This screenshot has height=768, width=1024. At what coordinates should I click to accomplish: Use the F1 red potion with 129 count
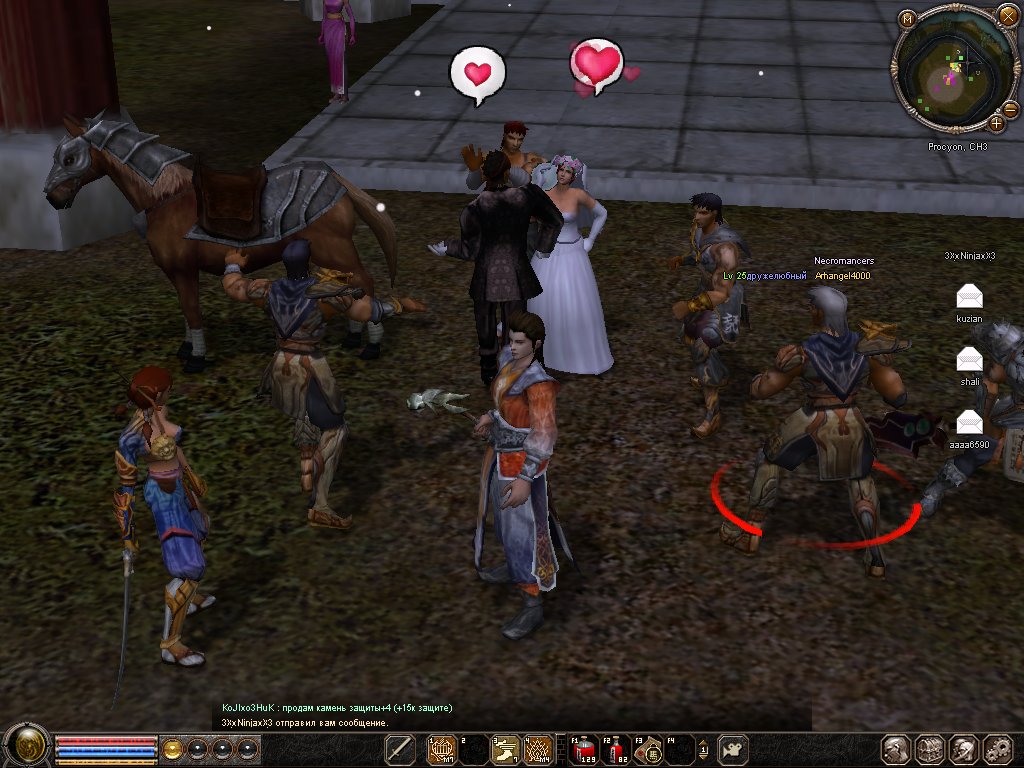582,749
